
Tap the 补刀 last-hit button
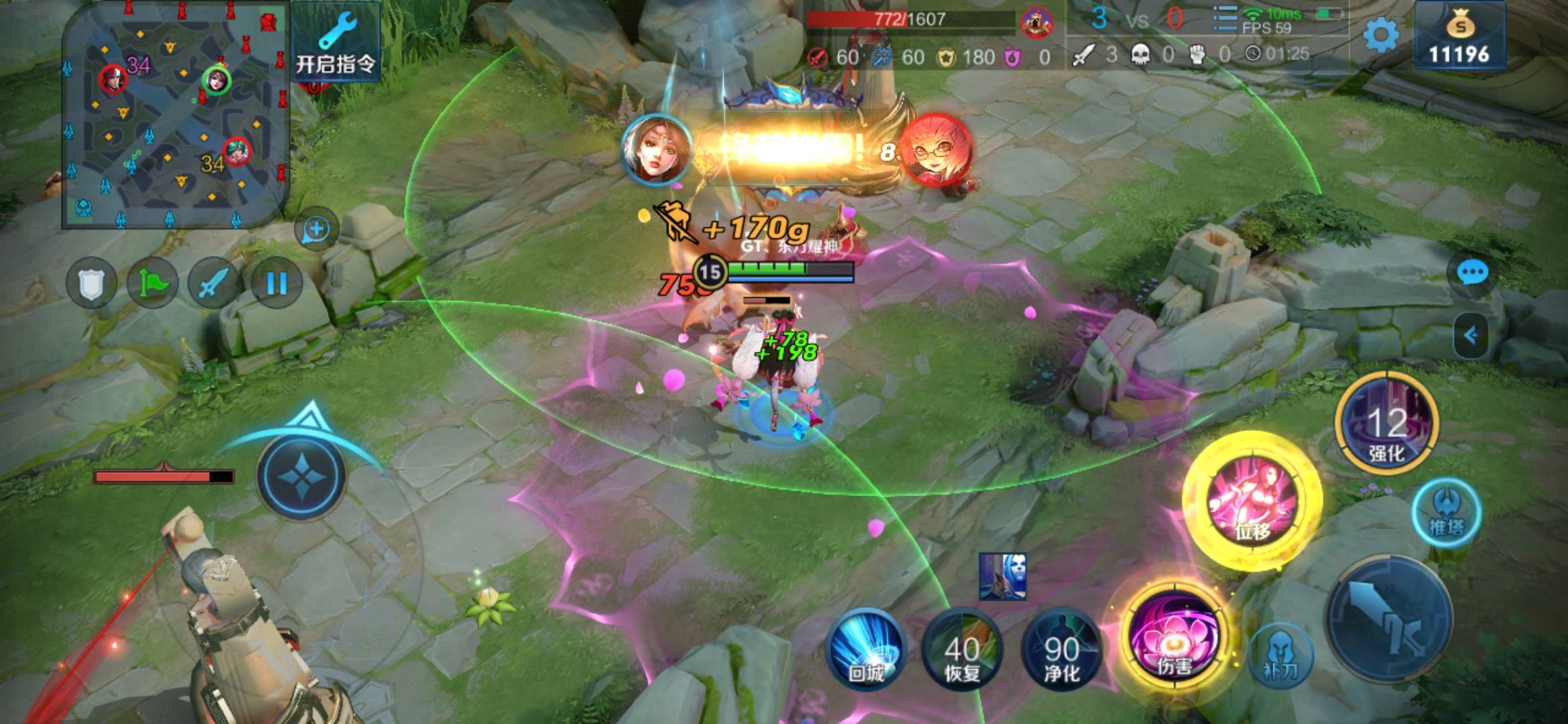pos(1281,656)
